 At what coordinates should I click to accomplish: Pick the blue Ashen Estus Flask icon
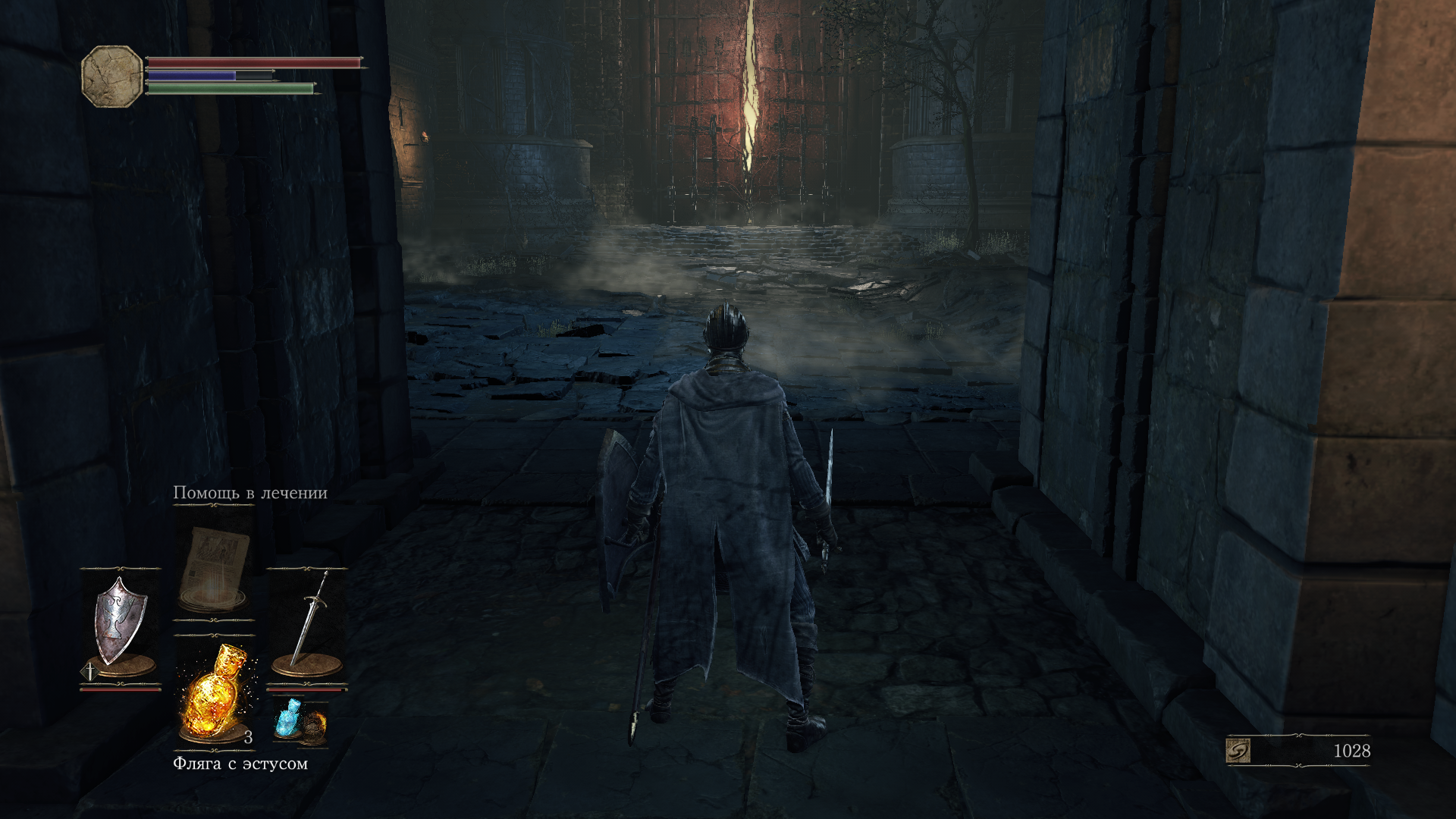pyautogui.click(x=288, y=717)
